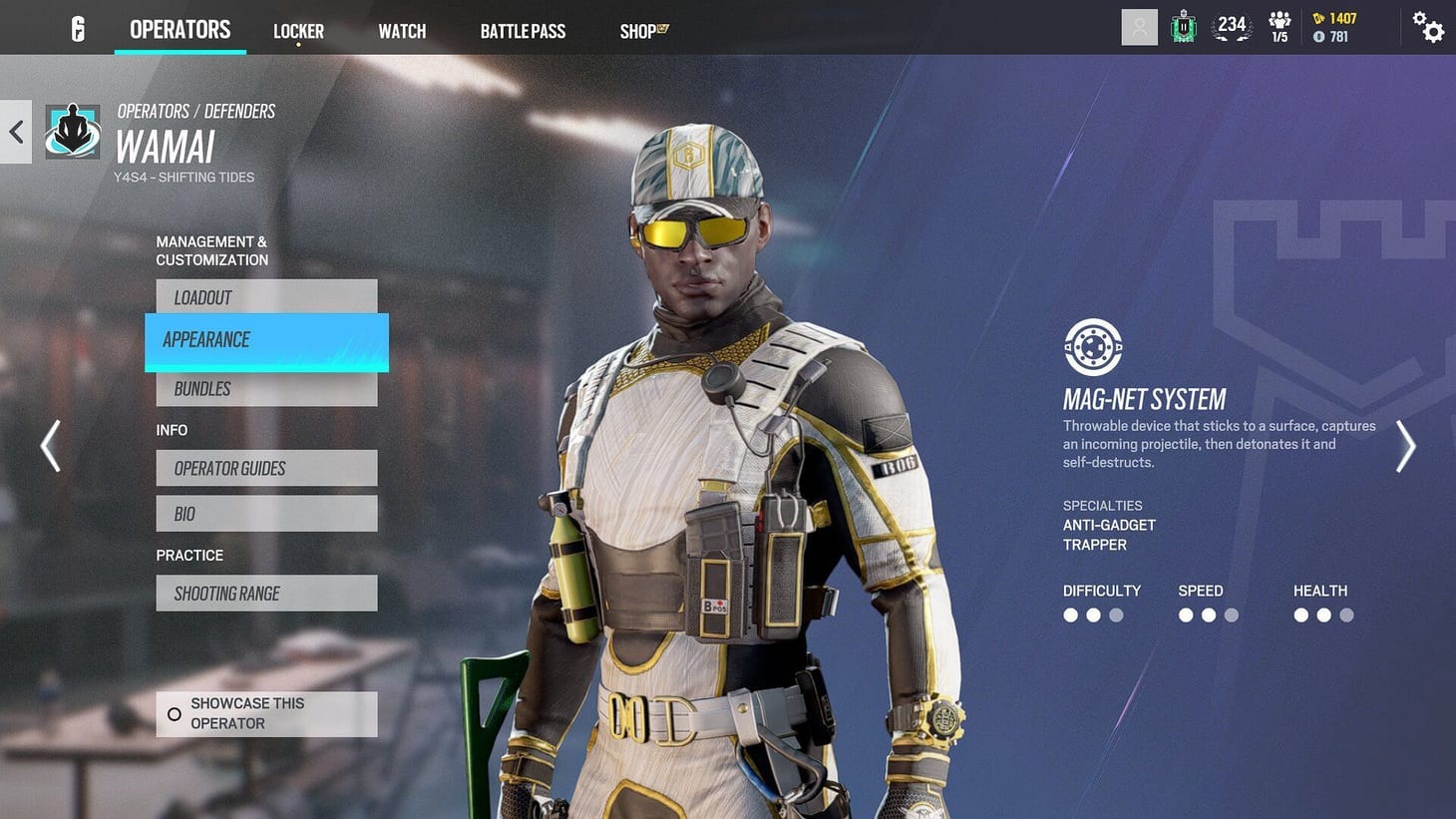The width and height of the screenshot is (1456, 819).
Task: Open the Battle Pass tab
Action: coord(523,31)
